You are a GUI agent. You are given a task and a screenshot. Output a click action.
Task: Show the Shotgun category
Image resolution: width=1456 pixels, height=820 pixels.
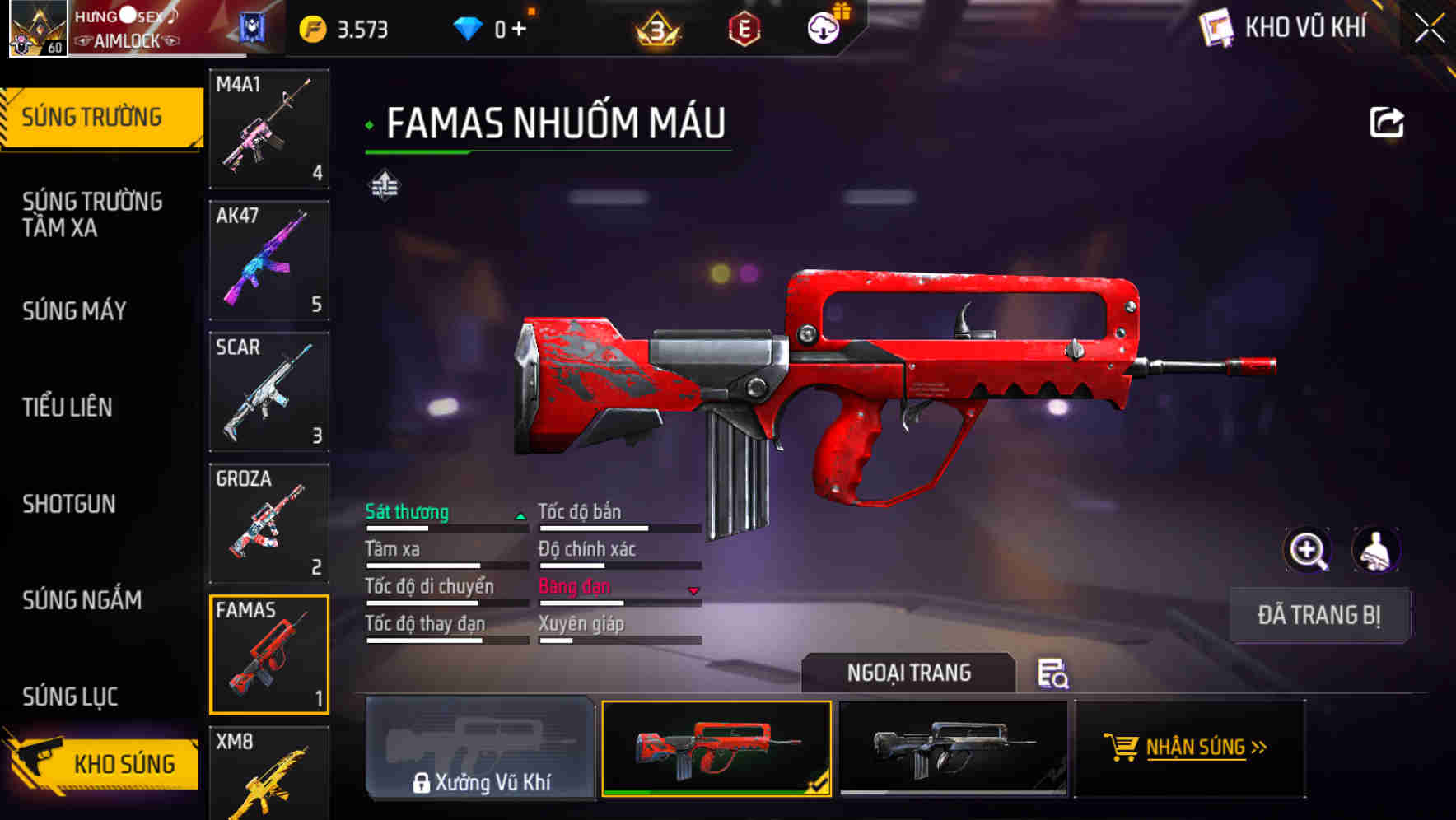69,504
